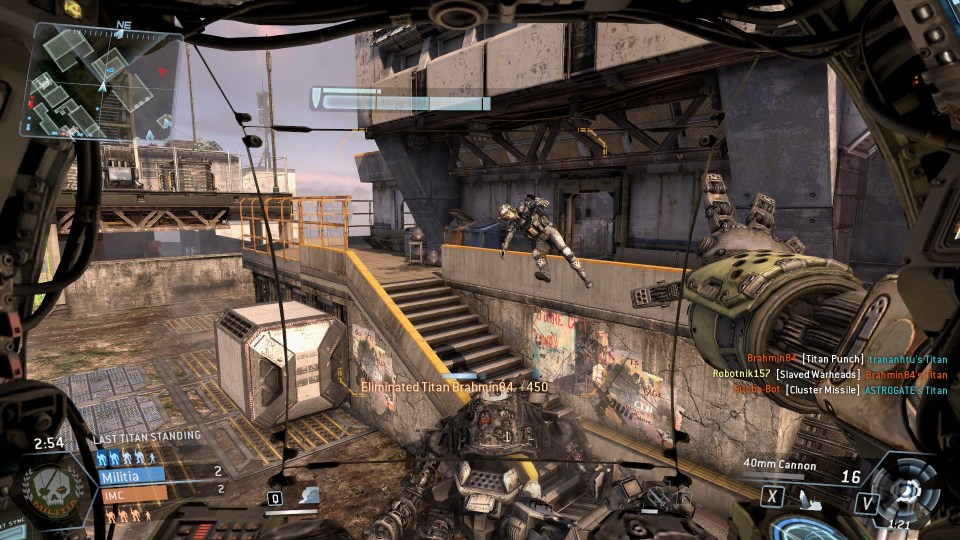The image size is (960, 540).
Task: Activate the tactical ability icon beside Q
Action: coord(309,495)
